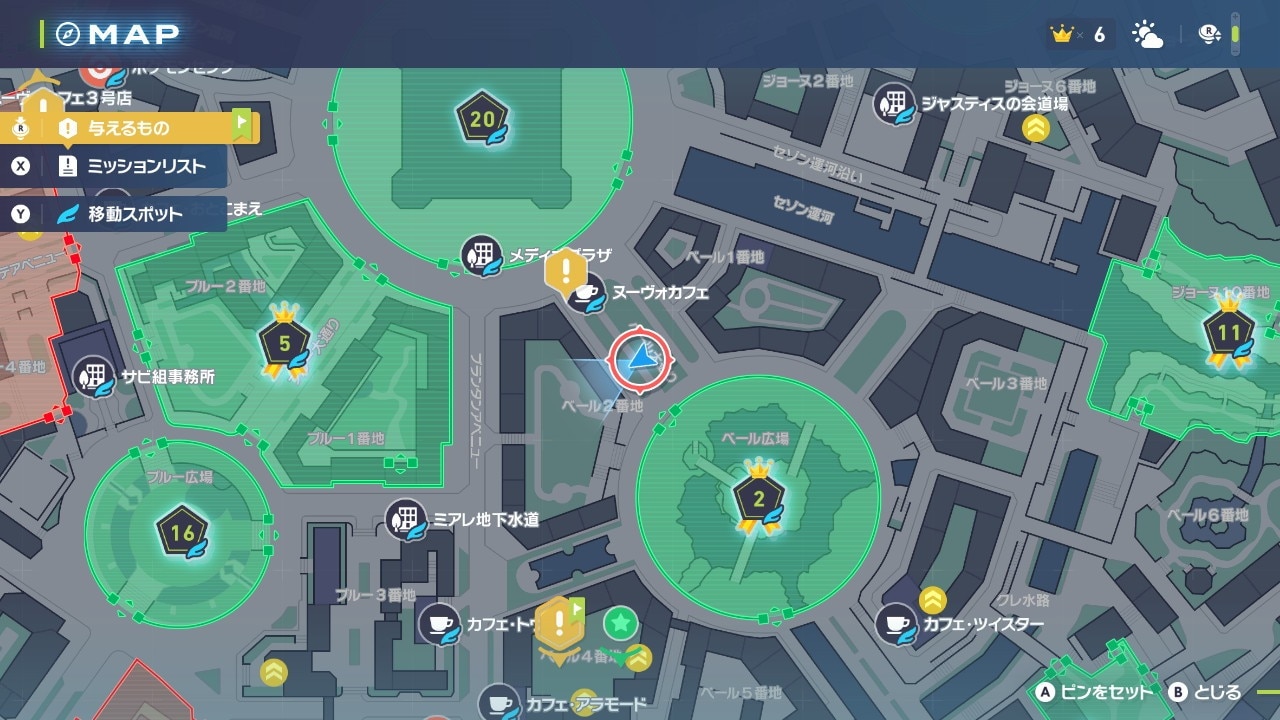Open the ミッションリスト mission list
Image resolution: width=1280 pixels, height=720 pixels.
tap(130, 166)
